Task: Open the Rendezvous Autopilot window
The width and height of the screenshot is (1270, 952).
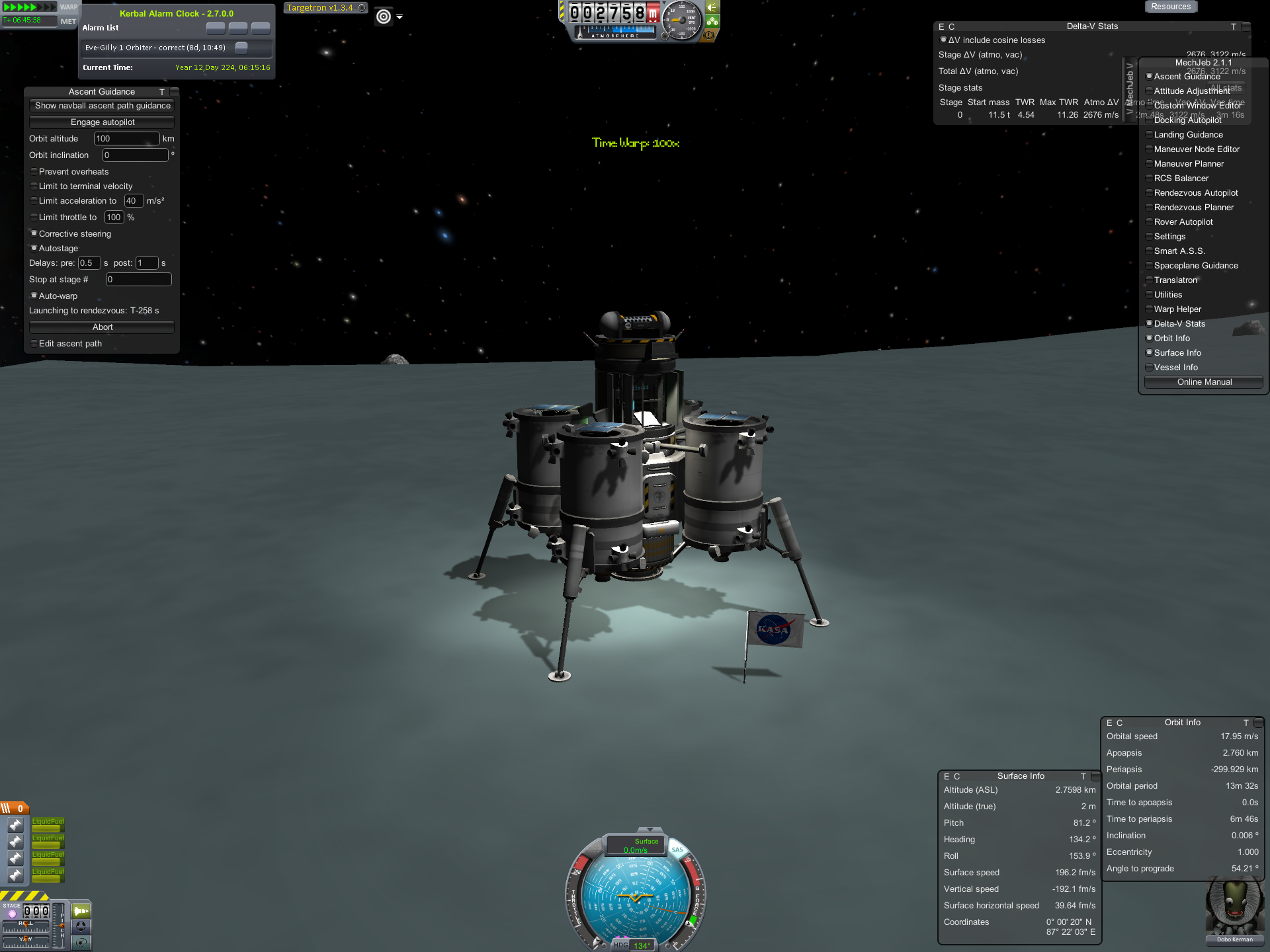Action: tap(1195, 193)
